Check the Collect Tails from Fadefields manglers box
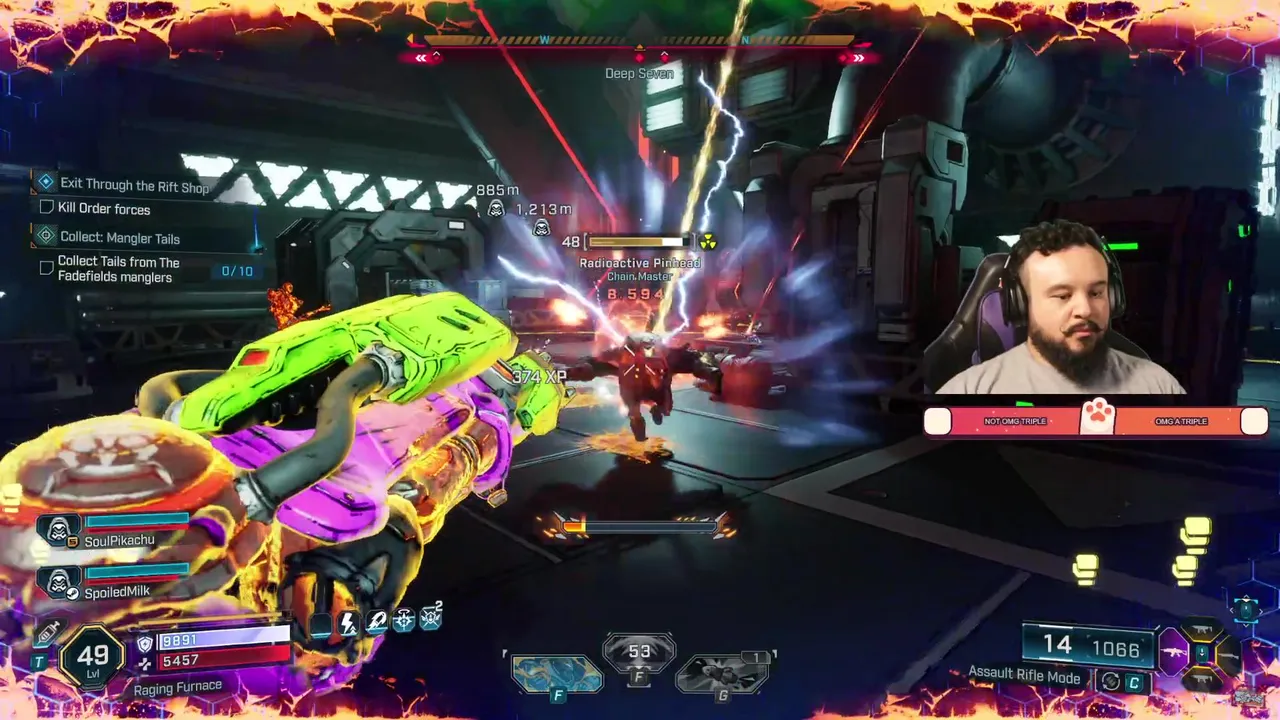 [x=46, y=268]
